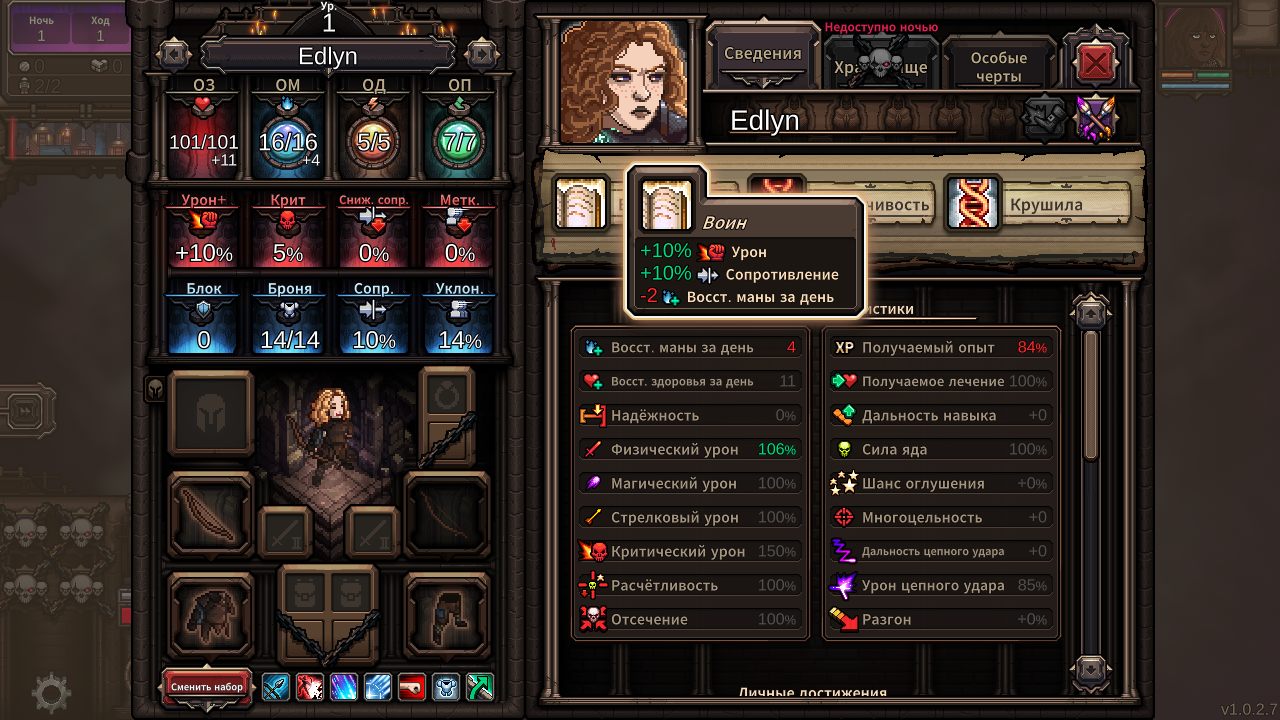
Task: Open settings with the gear icon
Action: [x=52, y=693]
